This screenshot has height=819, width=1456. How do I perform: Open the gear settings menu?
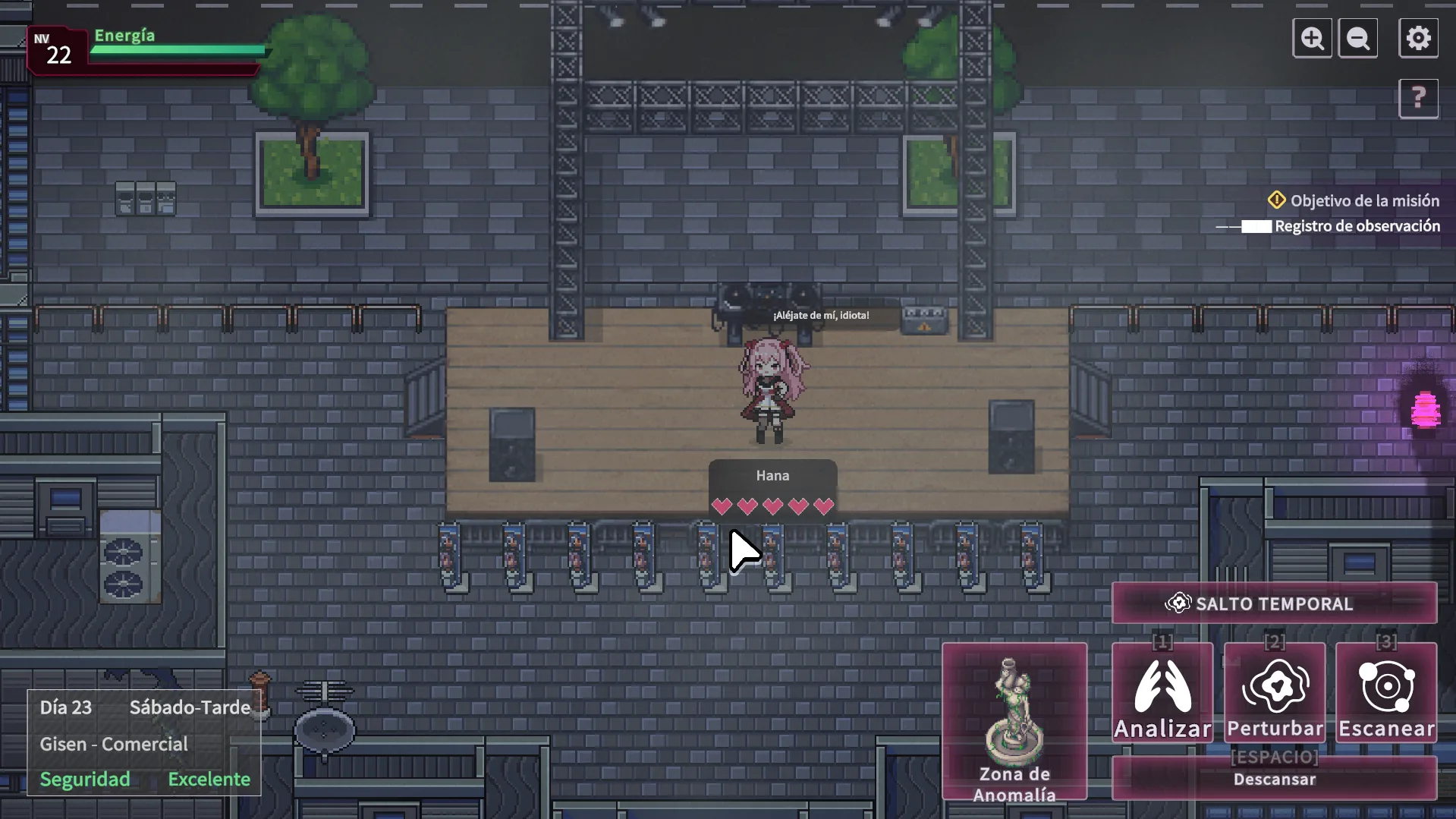pos(1418,38)
